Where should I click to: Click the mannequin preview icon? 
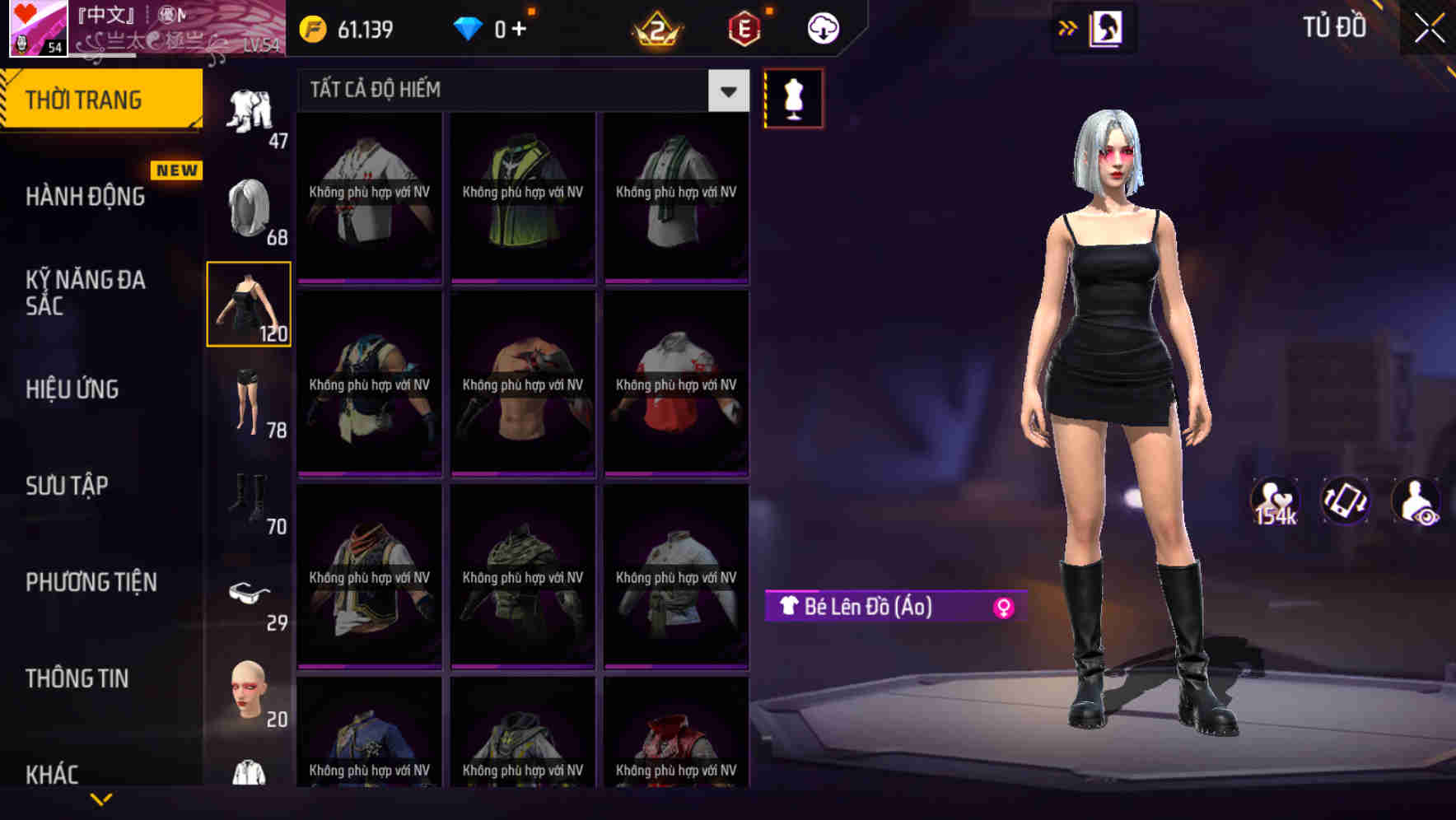click(x=792, y=97)
